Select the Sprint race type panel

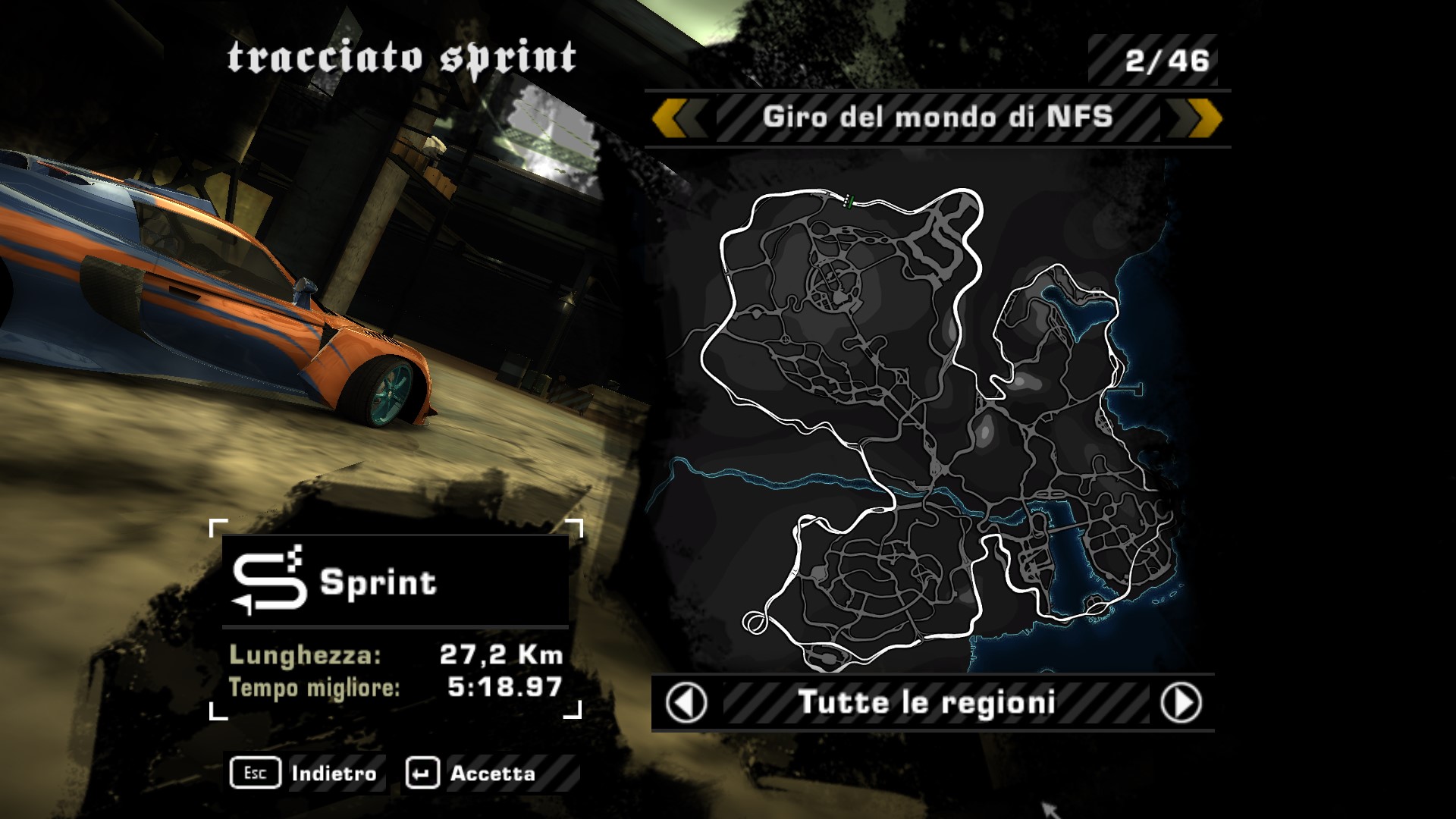coord(395,582)
